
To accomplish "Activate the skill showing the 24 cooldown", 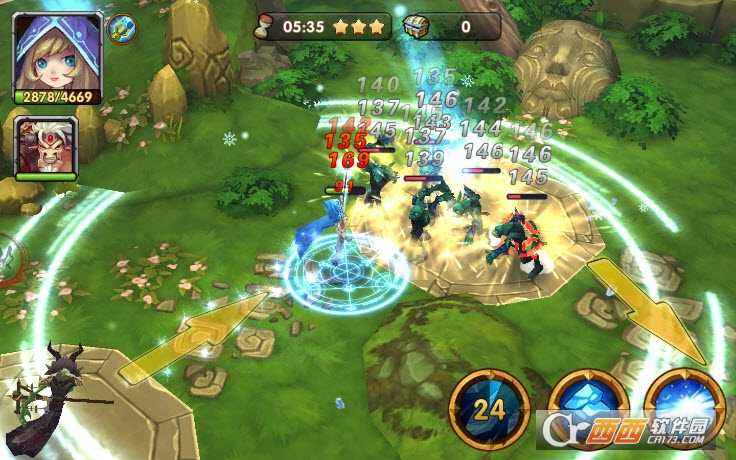I will [x=489, y=410].
